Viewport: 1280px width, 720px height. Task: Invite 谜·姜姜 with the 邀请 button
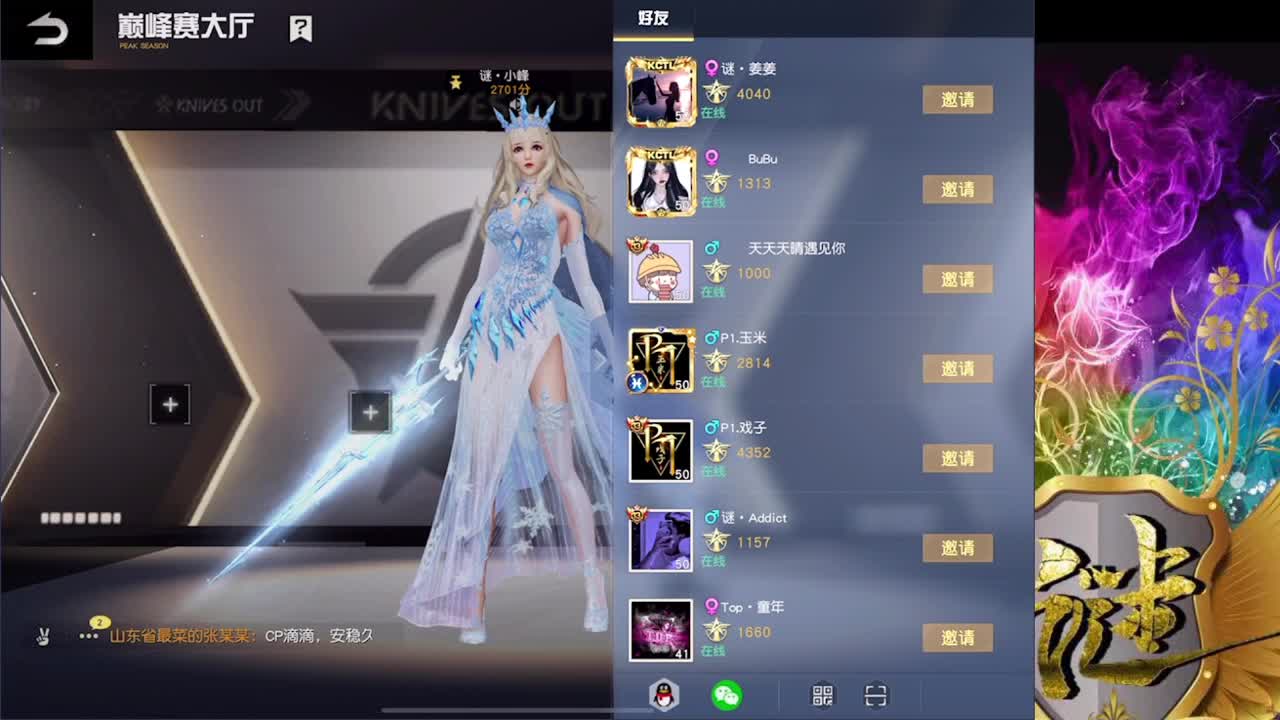tap(957, 100)
